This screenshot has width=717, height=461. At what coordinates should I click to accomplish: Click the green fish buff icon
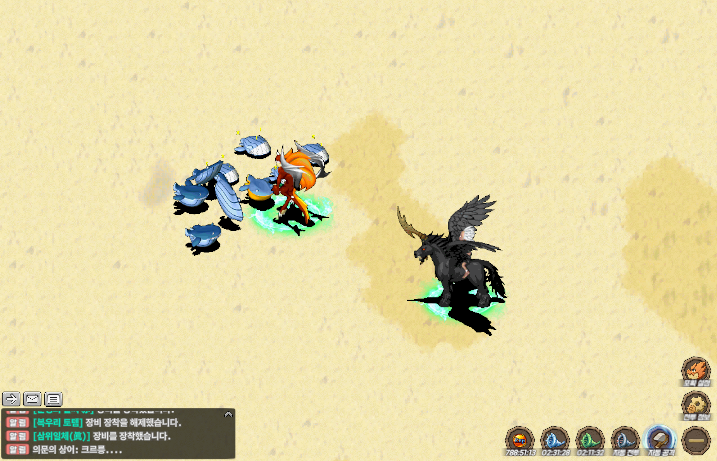[x=590, y=438]
